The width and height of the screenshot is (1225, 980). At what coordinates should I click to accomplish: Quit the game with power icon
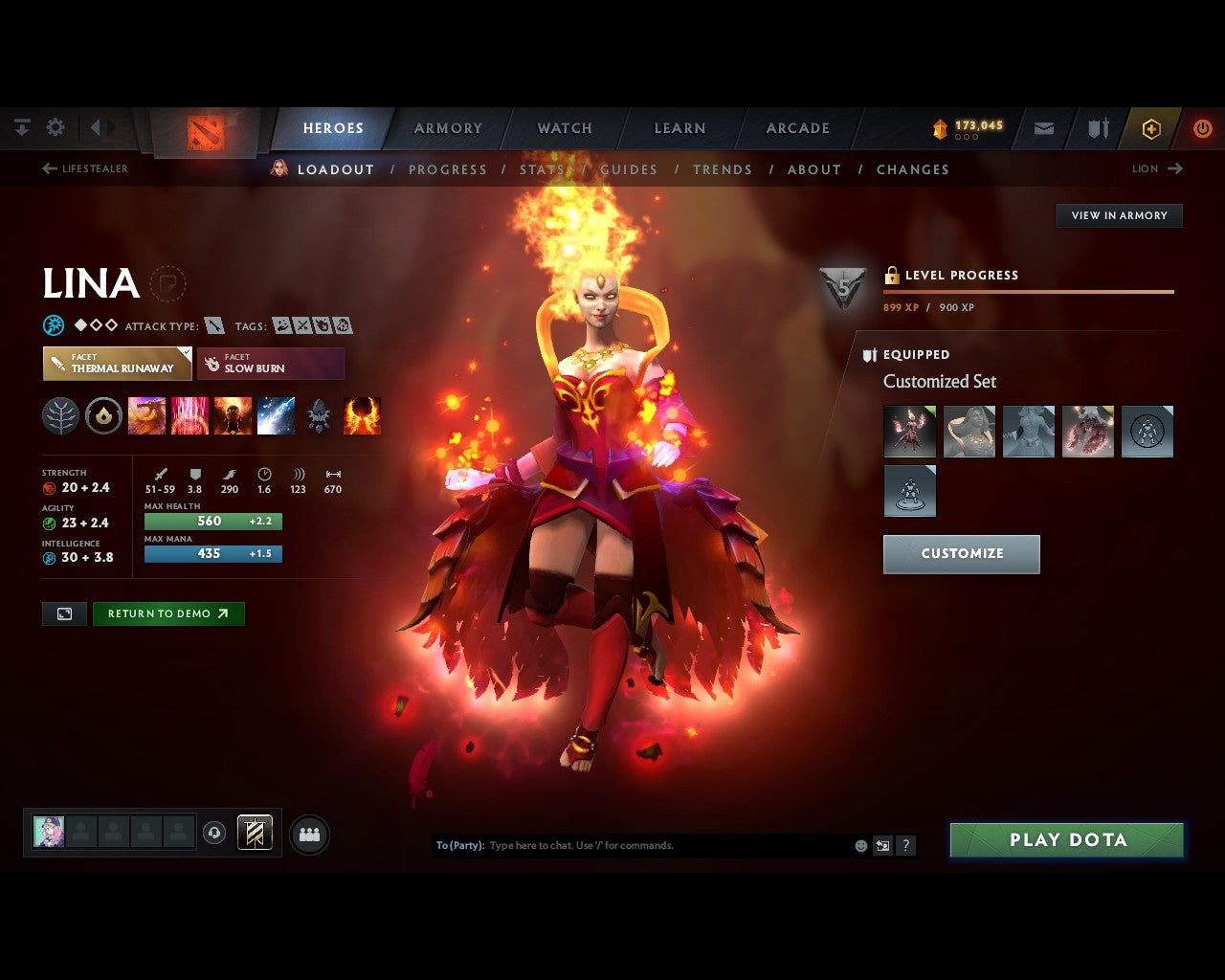point(1202,128)
